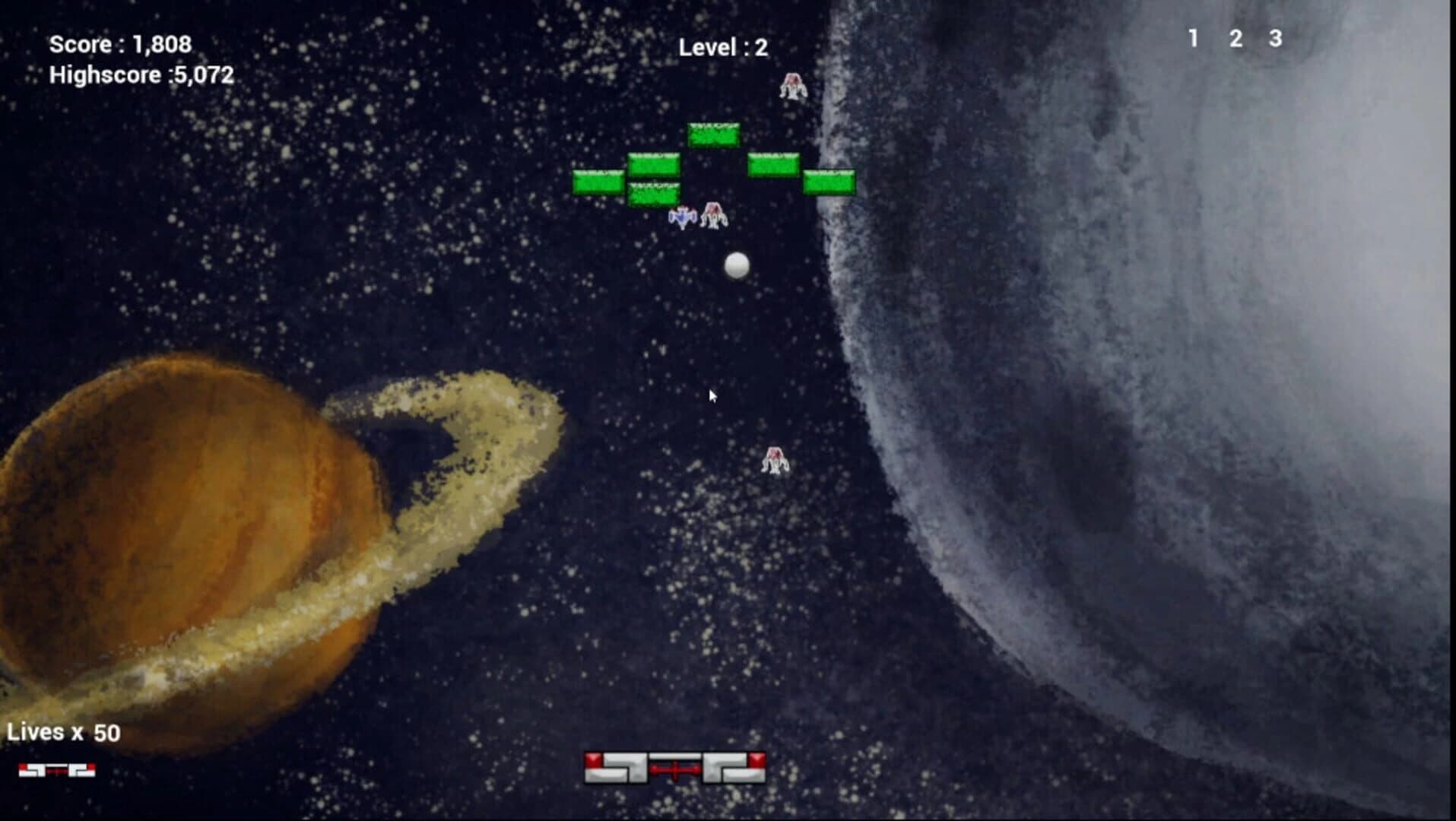Screen dimensions: 1456x821
Task: Select the leftmost green brick
Action: click(598, 182)
